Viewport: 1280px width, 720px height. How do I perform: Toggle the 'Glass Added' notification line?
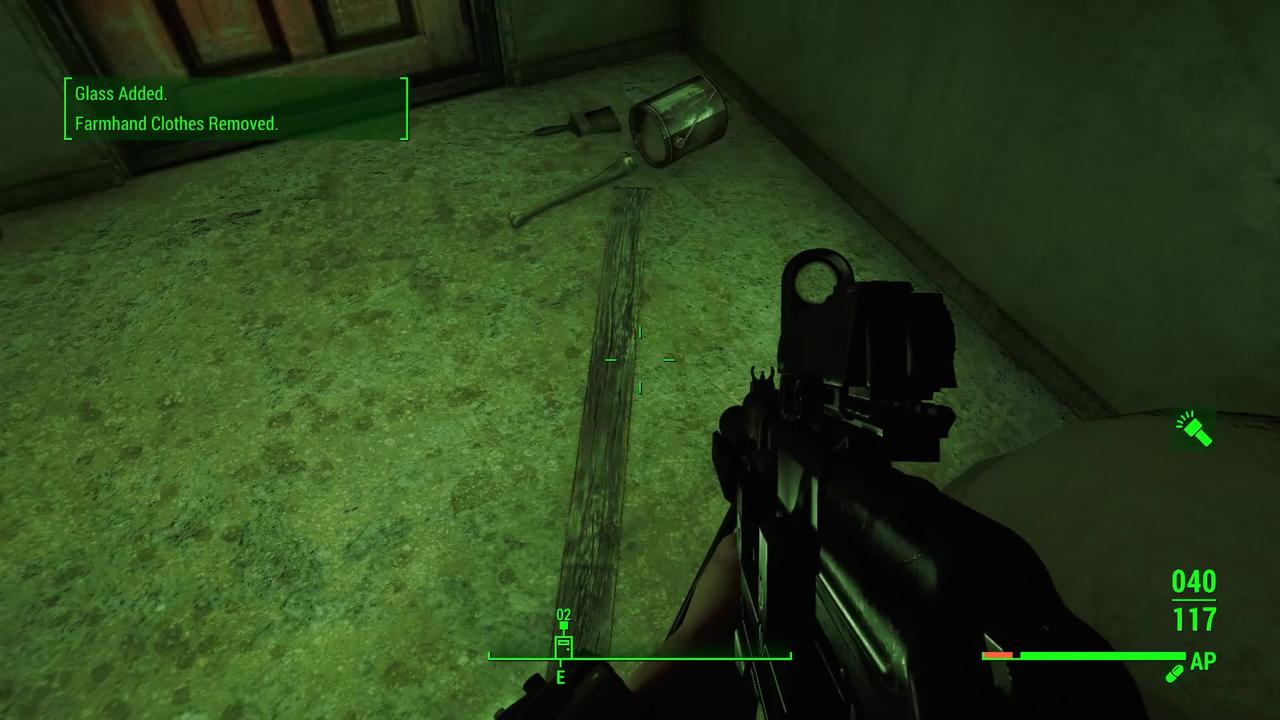pos(120,93)
